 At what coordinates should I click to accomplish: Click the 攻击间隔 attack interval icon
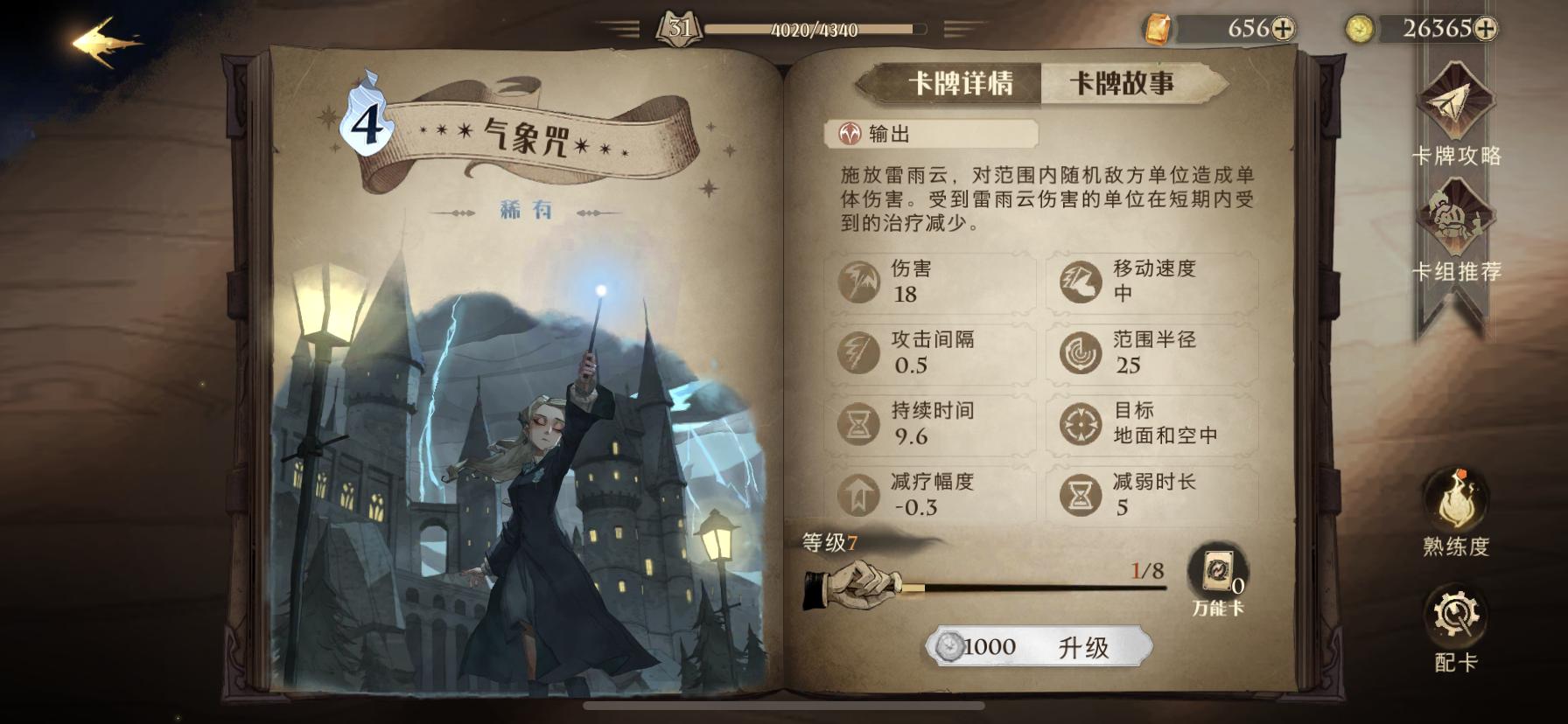click(861, 352)
